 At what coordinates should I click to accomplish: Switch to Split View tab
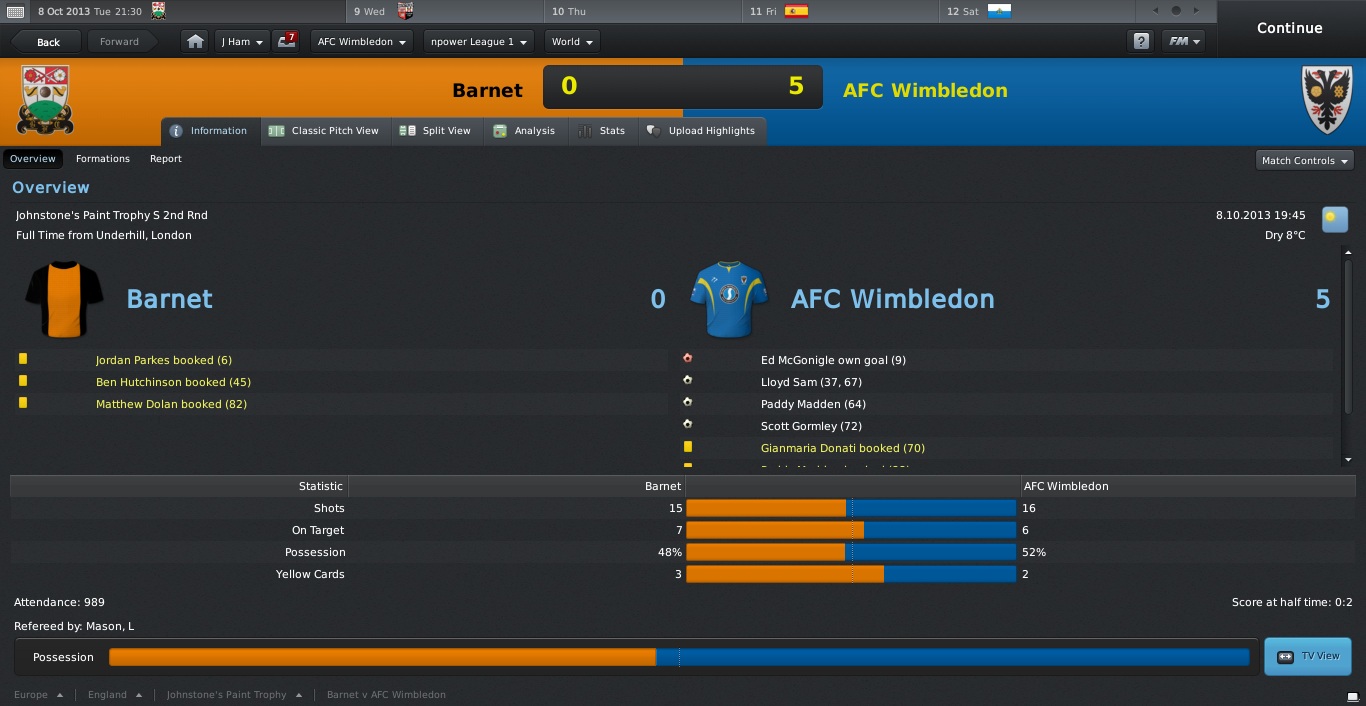coord(436,131)
